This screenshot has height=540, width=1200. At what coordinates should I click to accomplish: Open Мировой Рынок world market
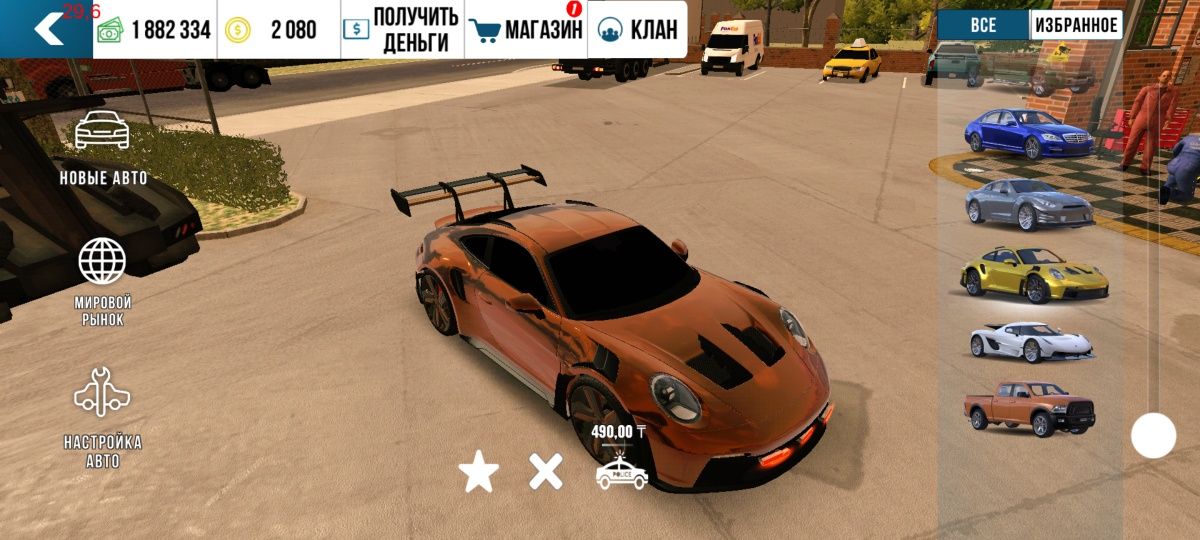pos(102,281)
